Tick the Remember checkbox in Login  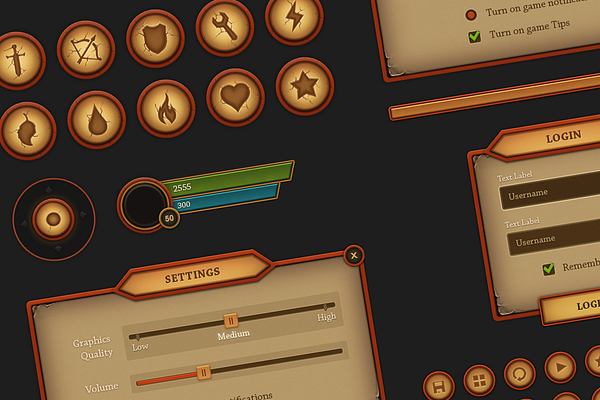548,268
